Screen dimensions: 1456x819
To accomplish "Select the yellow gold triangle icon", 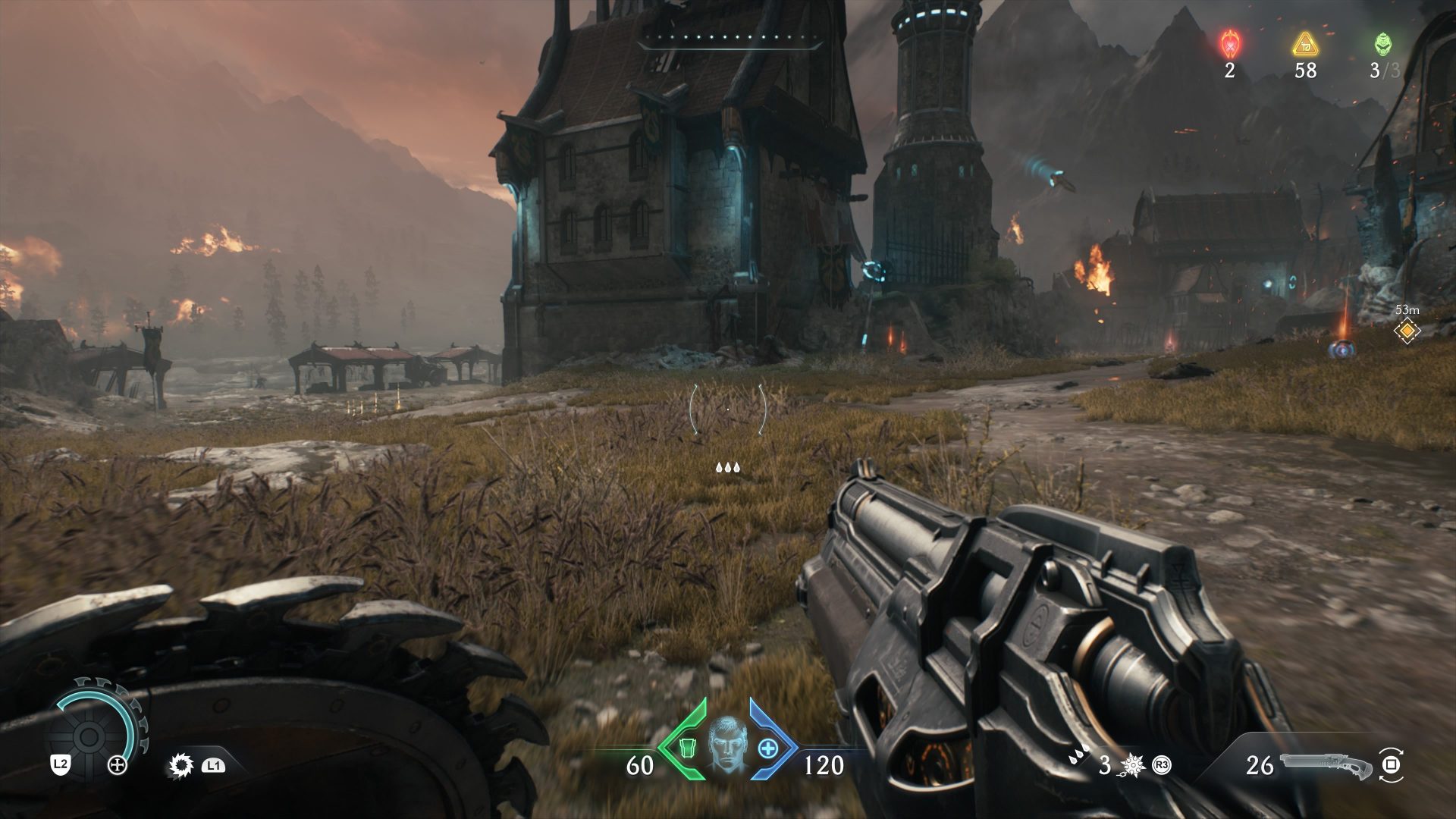I will [x=1304, y=44].
